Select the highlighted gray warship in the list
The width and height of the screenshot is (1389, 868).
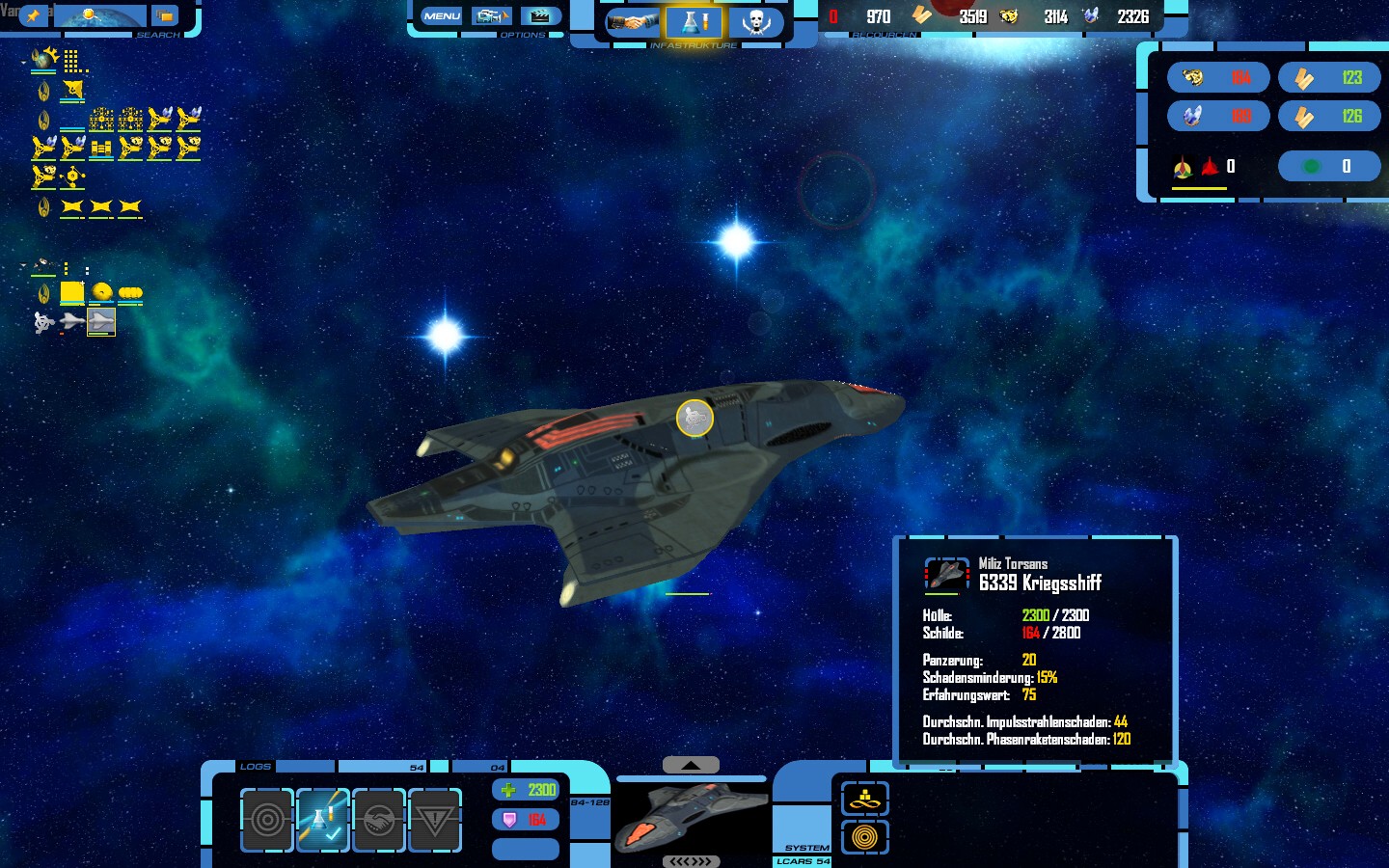tap(101, 321)
